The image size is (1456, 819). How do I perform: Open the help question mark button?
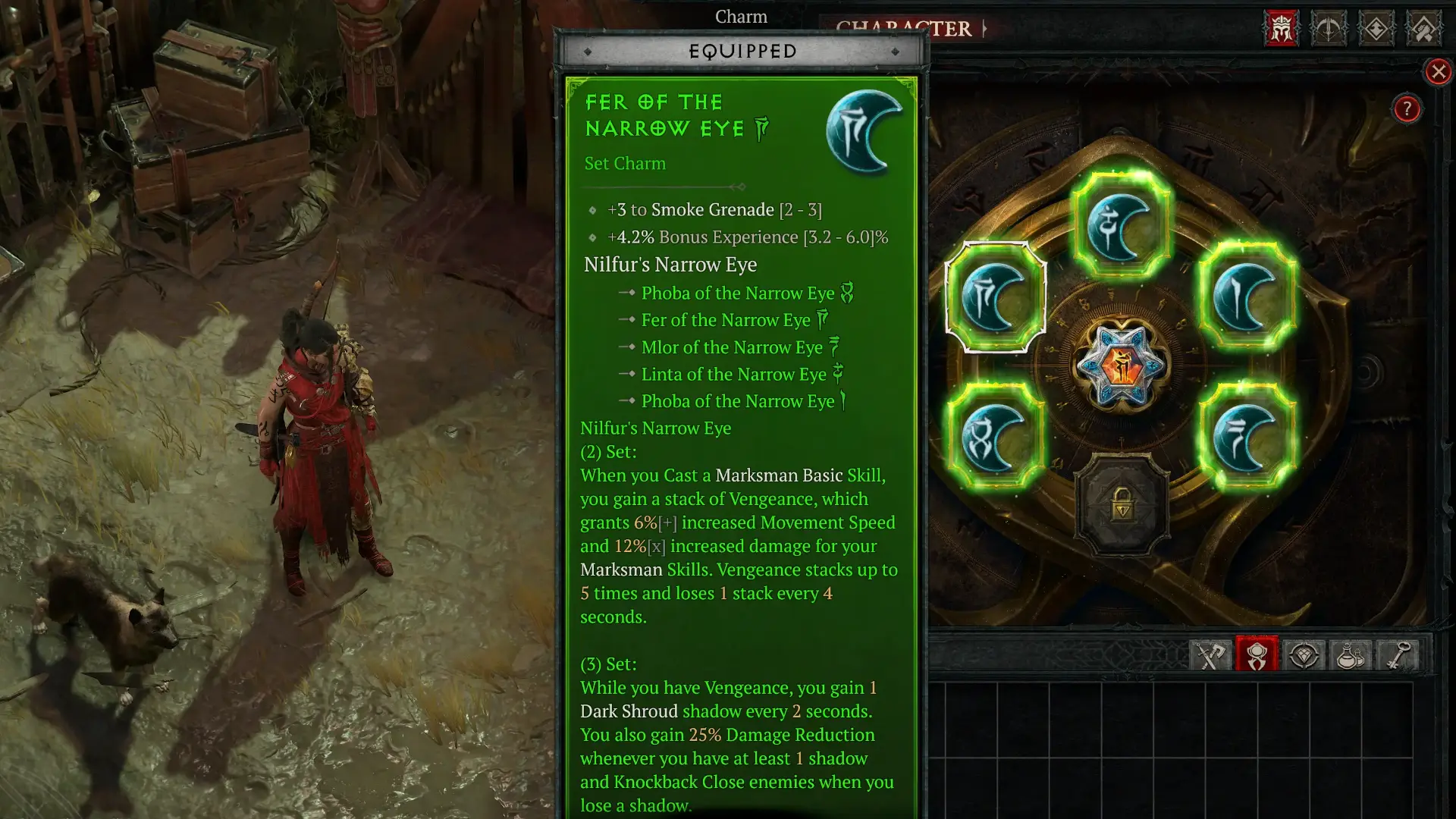[1408, 110]
